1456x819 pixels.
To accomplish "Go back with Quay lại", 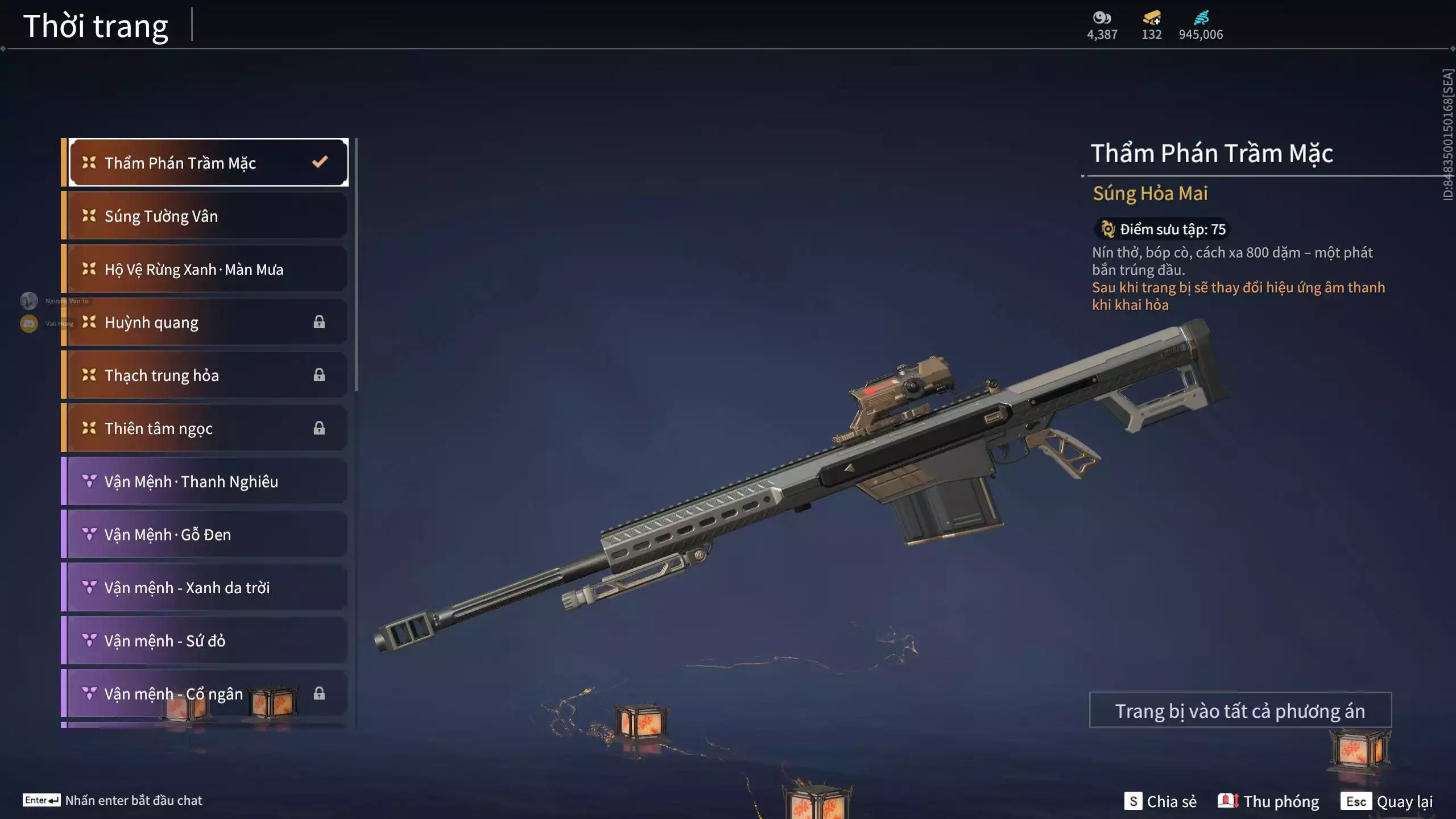I will tap(1387, 801).
